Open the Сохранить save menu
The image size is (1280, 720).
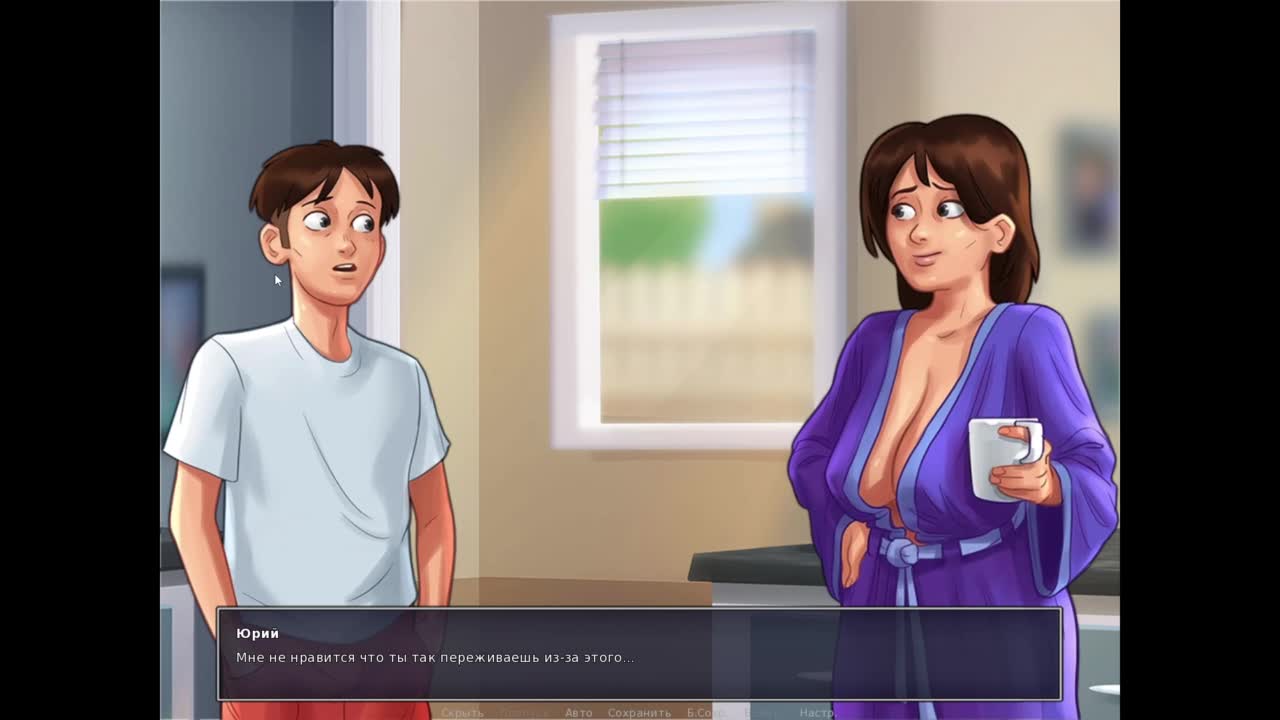click(639, 712)
